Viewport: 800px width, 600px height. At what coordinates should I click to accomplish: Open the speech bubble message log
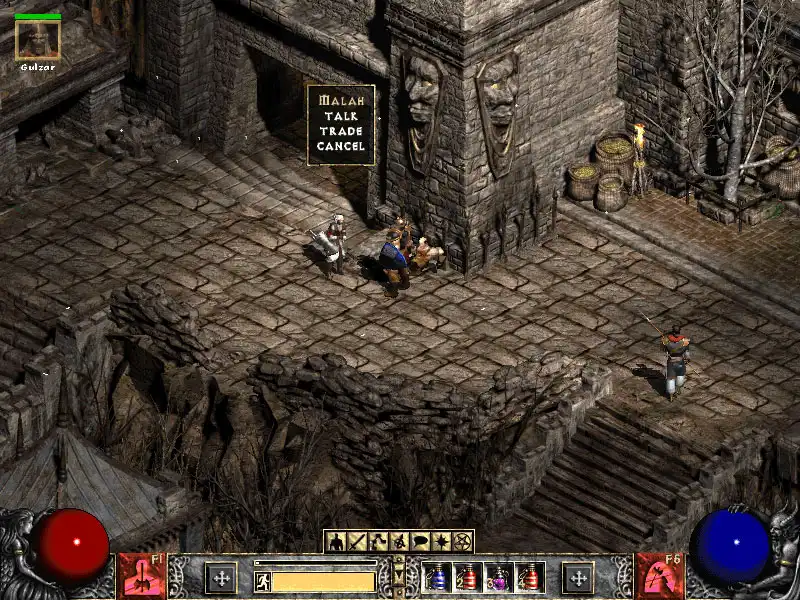click(419, 542)
